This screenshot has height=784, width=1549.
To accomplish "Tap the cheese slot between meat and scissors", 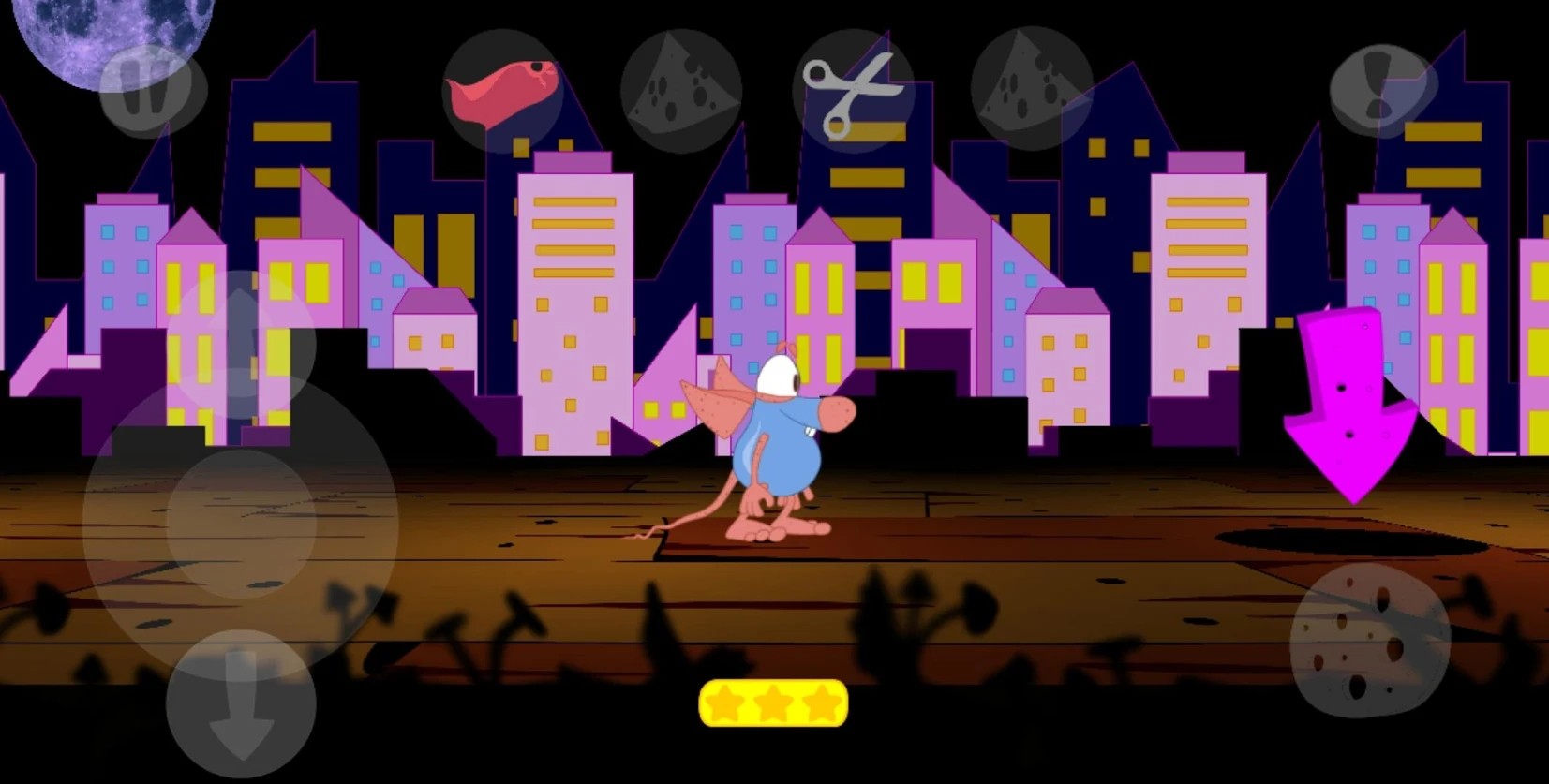I will click(x=681, y=92).
